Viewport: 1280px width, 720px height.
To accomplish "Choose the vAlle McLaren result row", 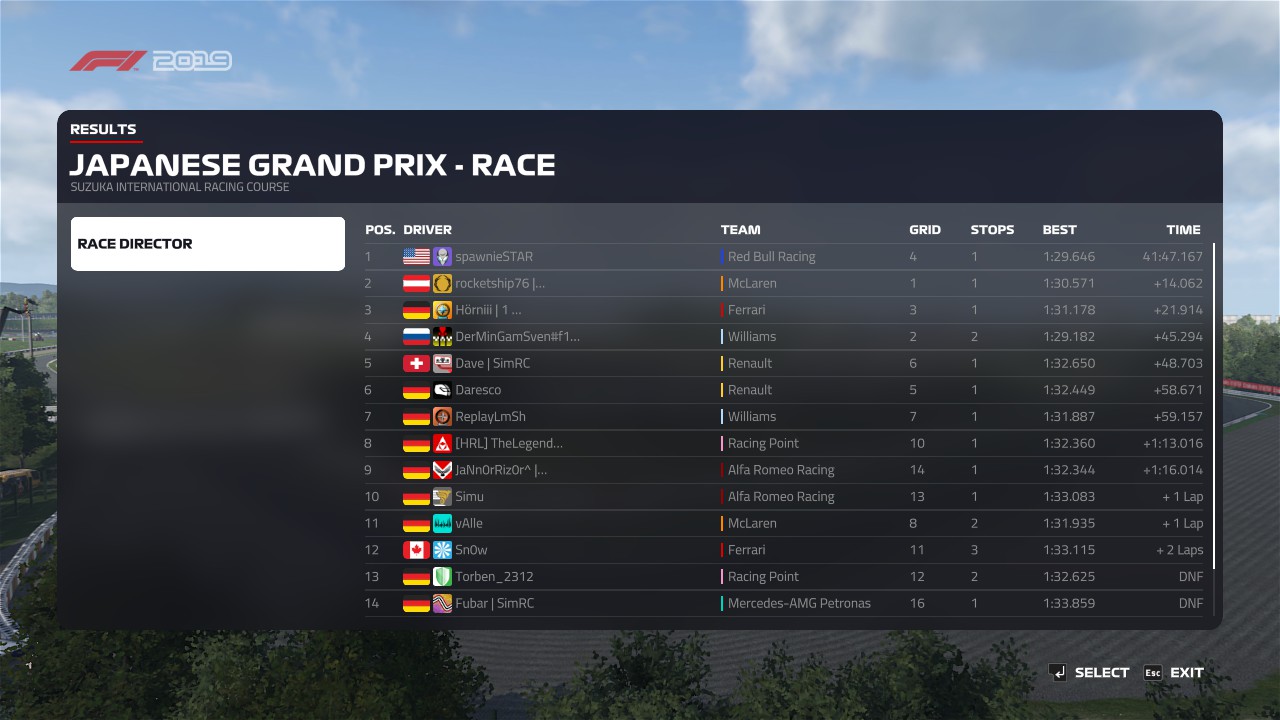I will pos(784,523).
